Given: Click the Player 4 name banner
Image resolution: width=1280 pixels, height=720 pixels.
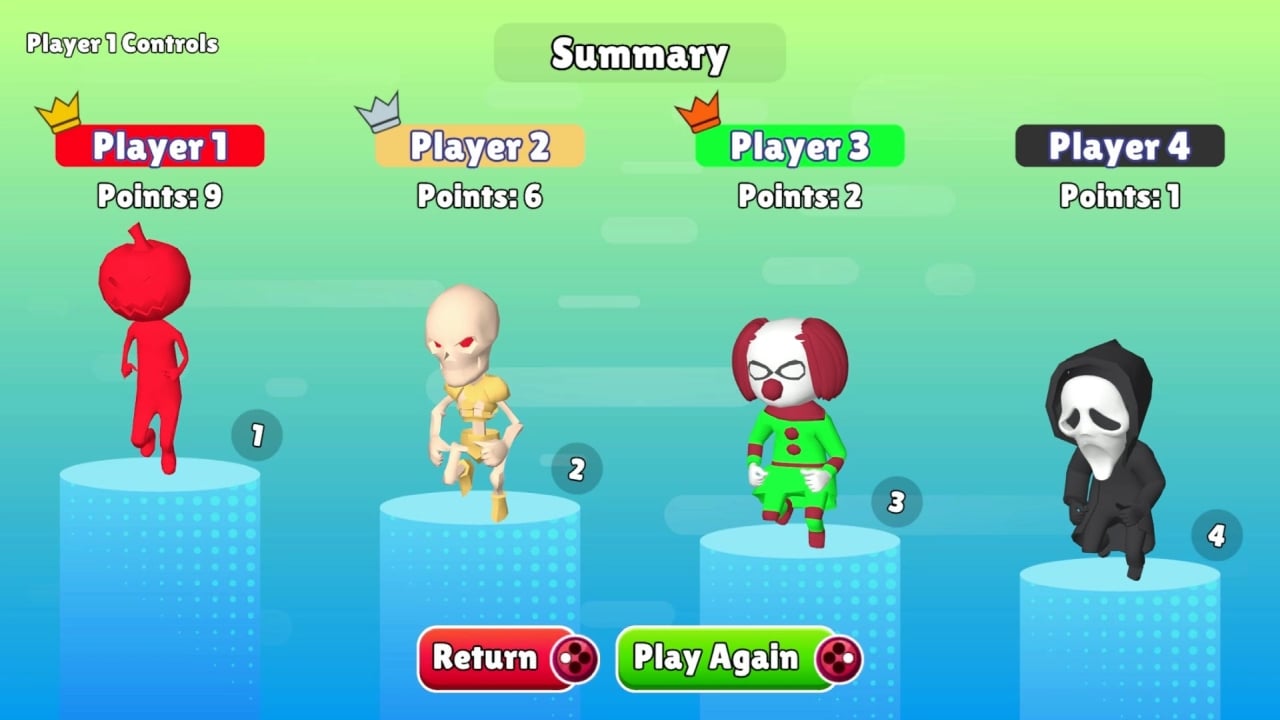Looking at the screenshot, I should pyautogui.click(x=1120, y=146).
